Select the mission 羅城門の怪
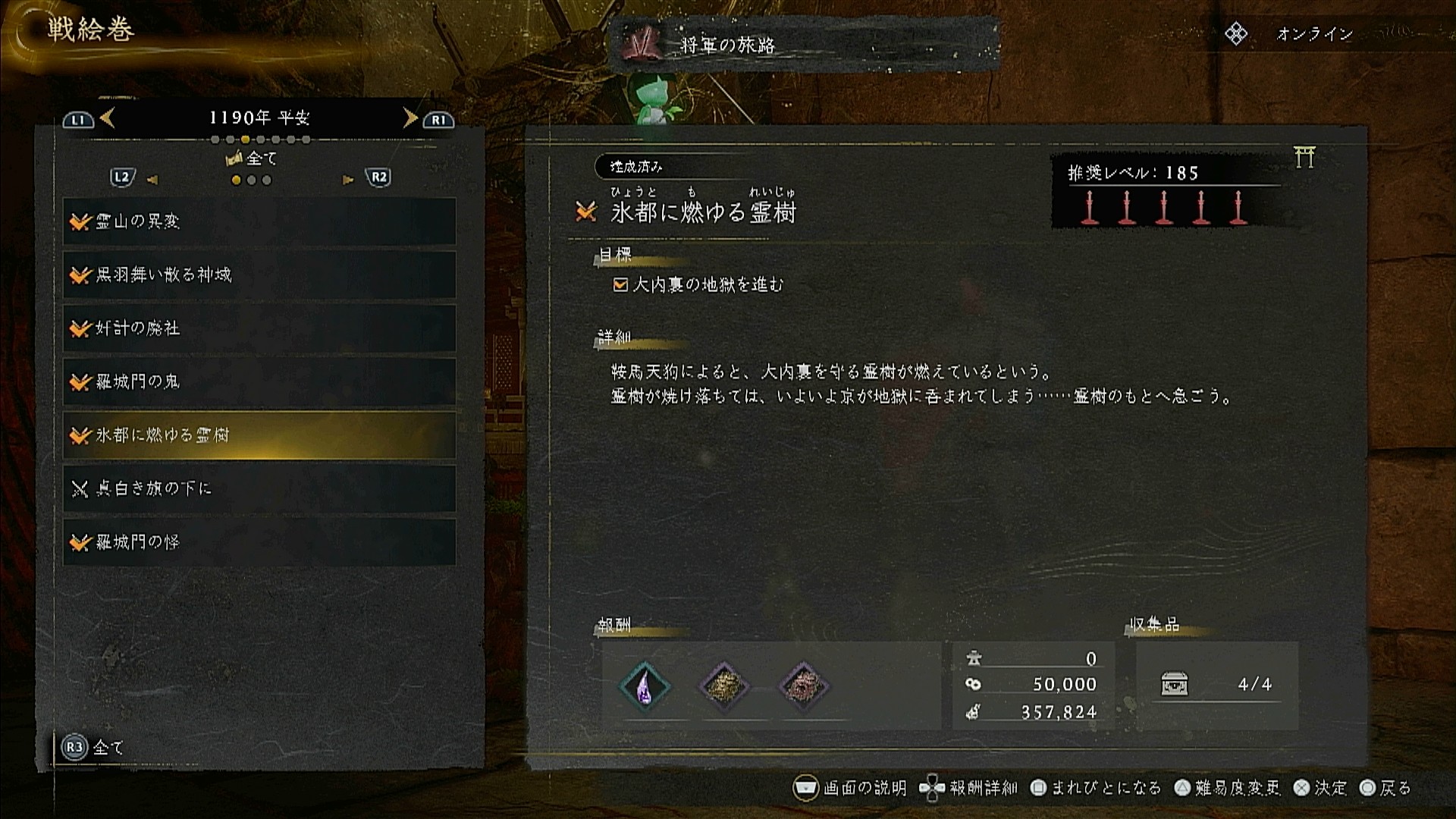This screenshot has height=819, width=1456. click(x=259, y=542)
